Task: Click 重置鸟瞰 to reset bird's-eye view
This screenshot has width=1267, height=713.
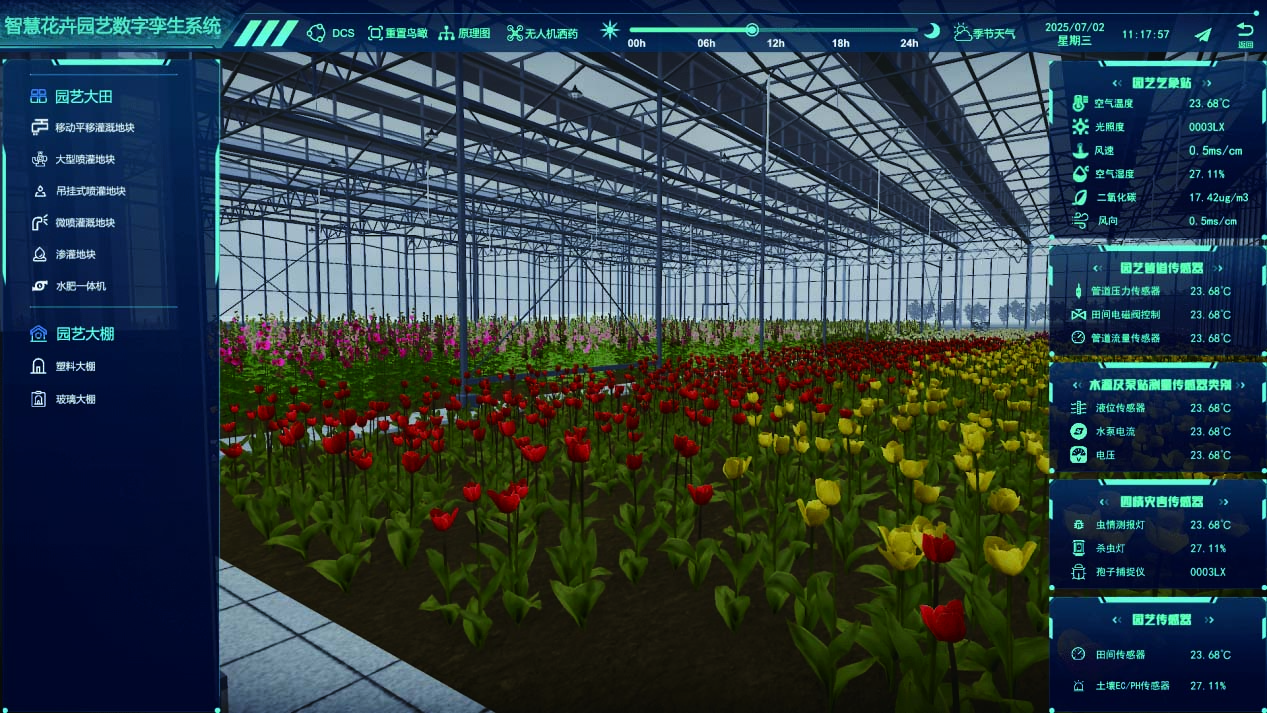Action: (x=398, y=33)
